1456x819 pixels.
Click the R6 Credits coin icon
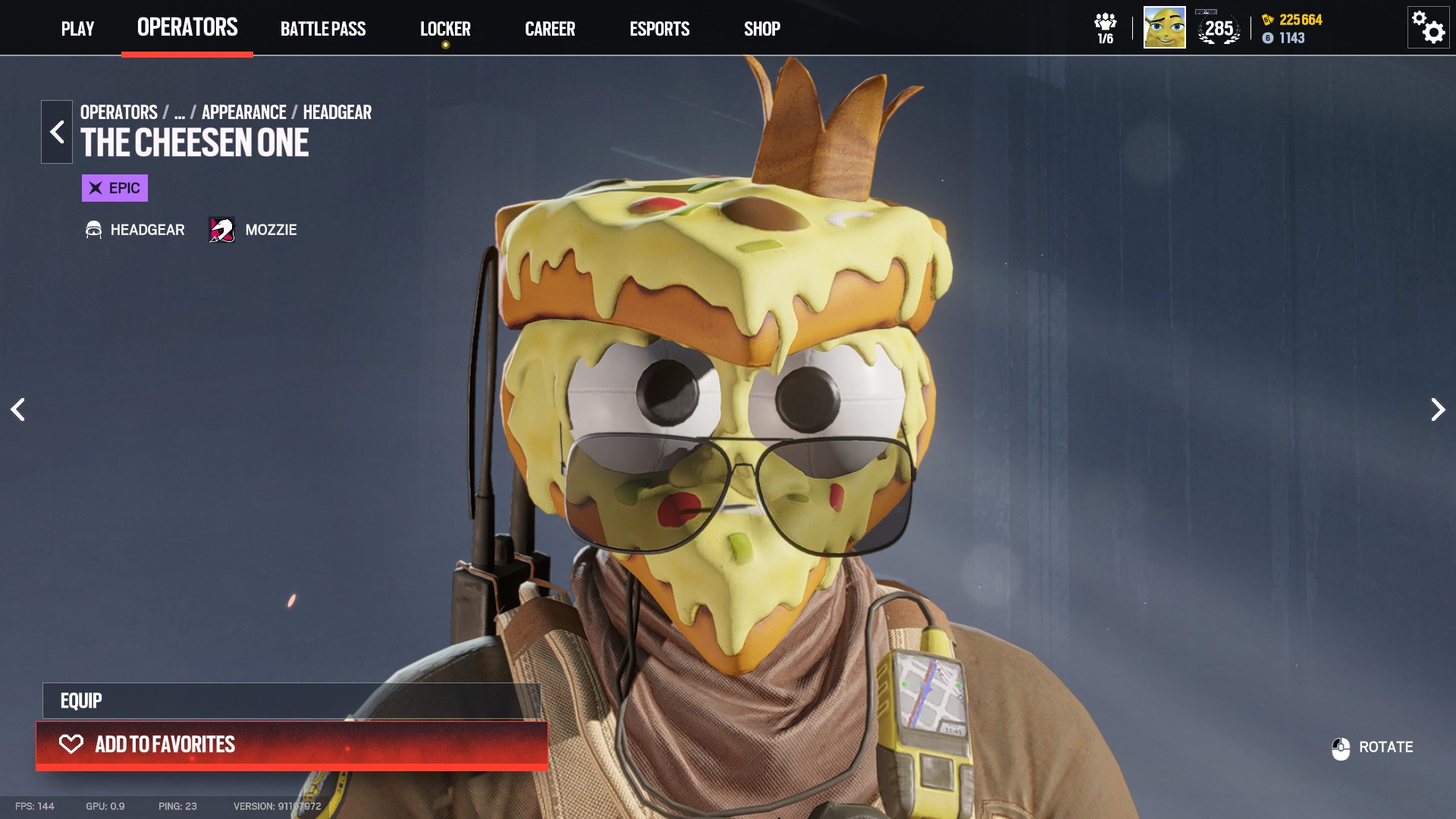pos(1266,38)
